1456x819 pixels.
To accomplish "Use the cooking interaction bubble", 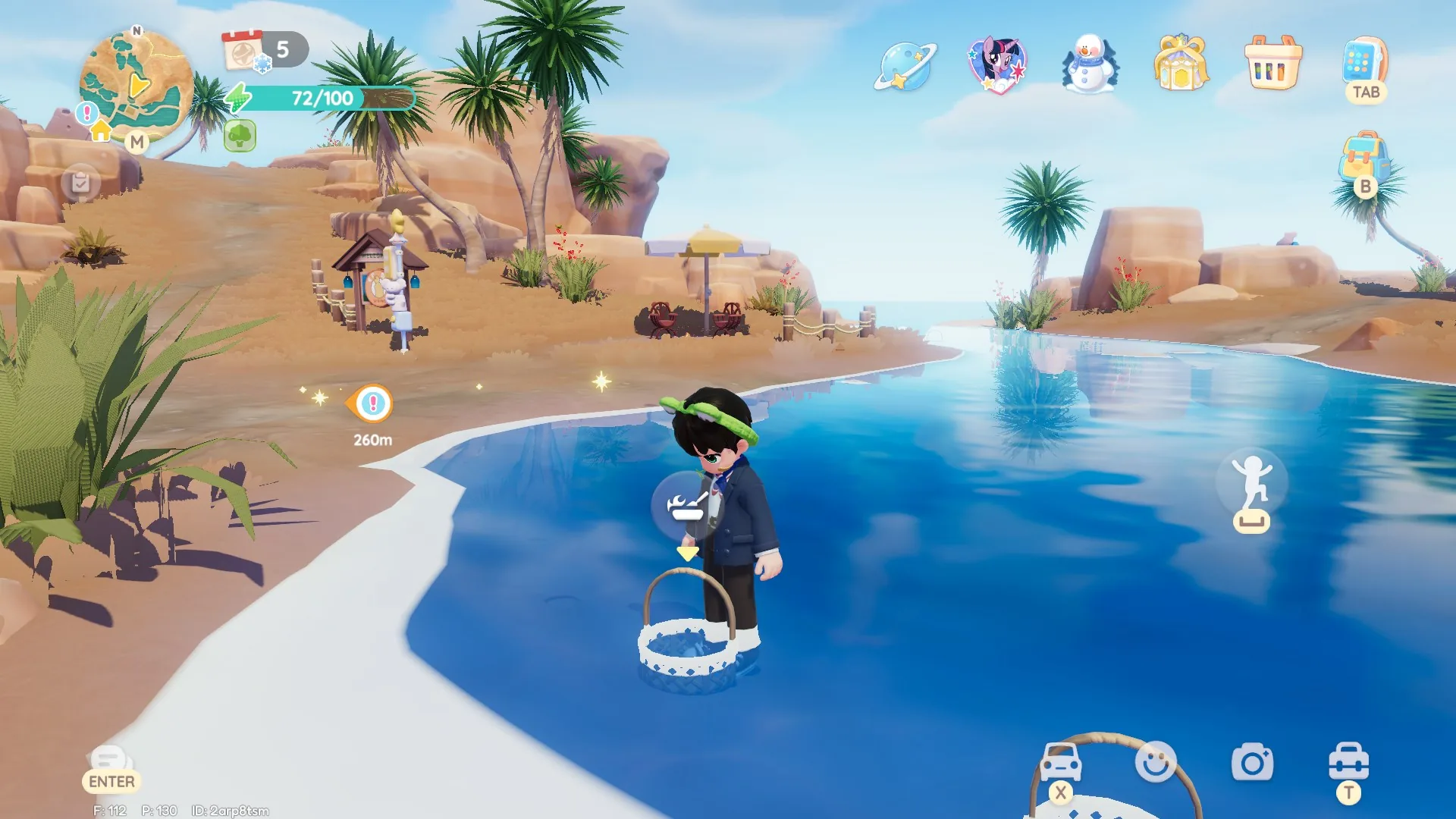I will 687,506.
